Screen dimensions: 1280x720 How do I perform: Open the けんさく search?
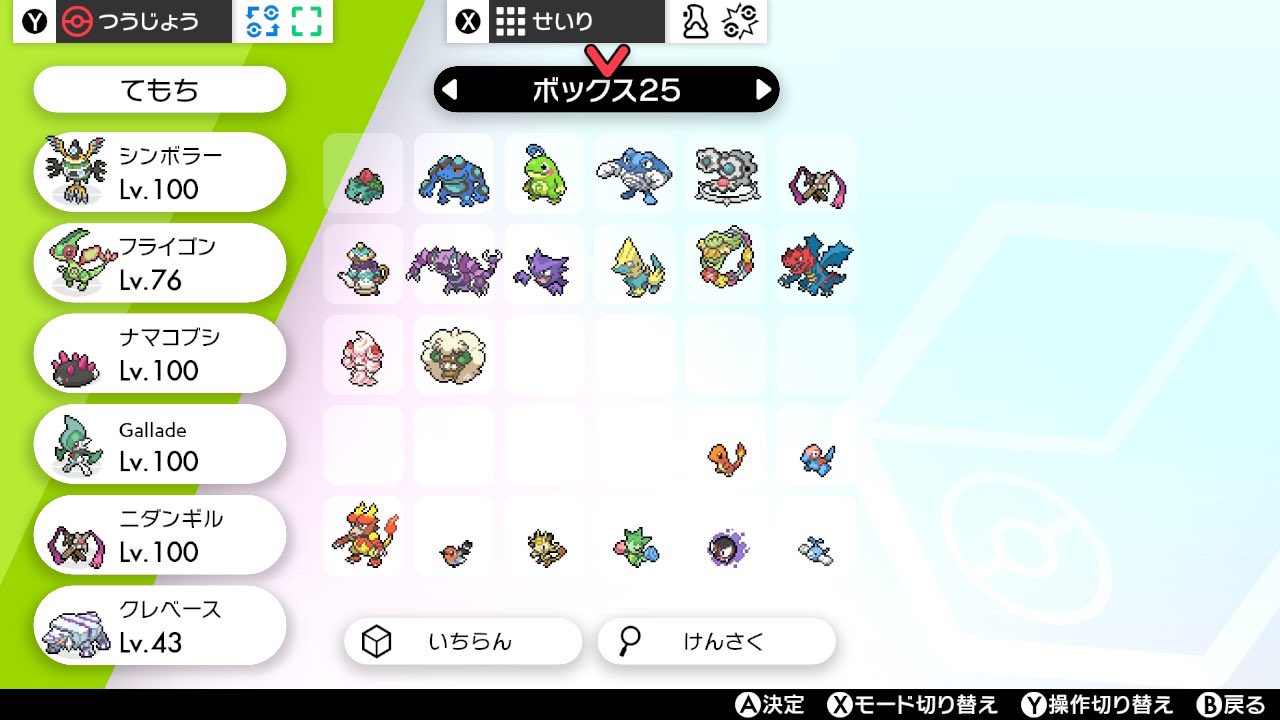click(715, 641)
